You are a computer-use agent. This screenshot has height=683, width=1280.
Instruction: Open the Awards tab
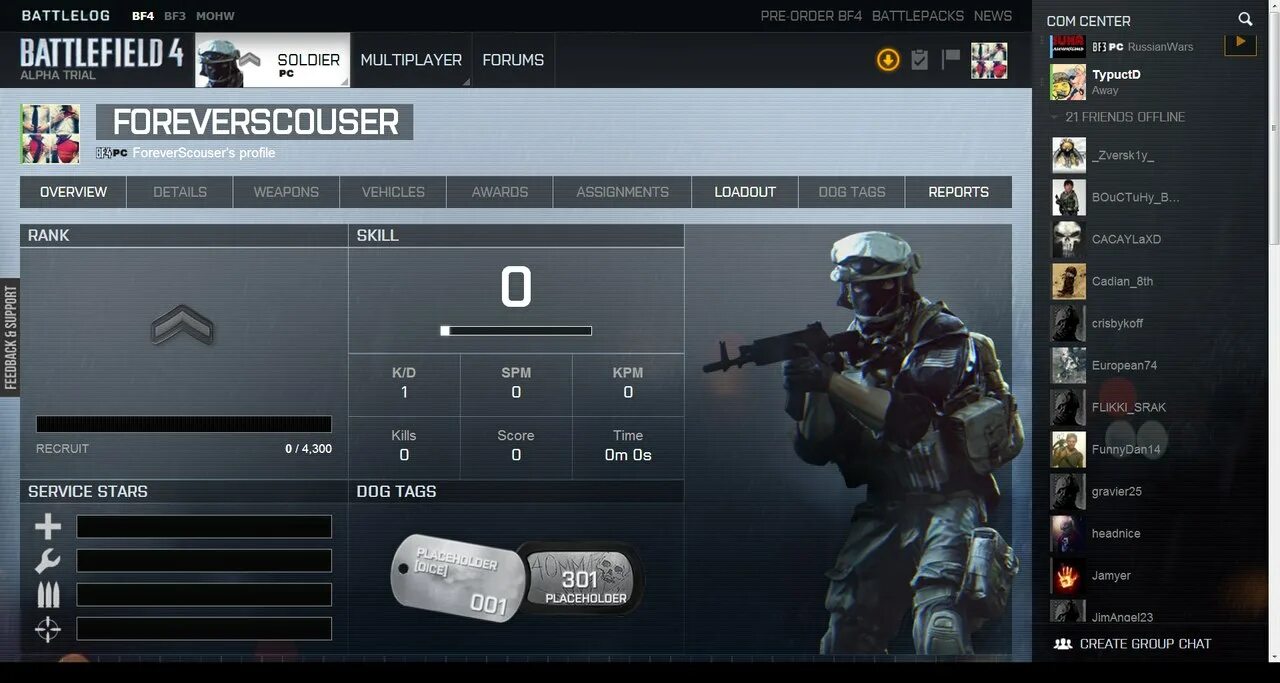tap(500, 192)
